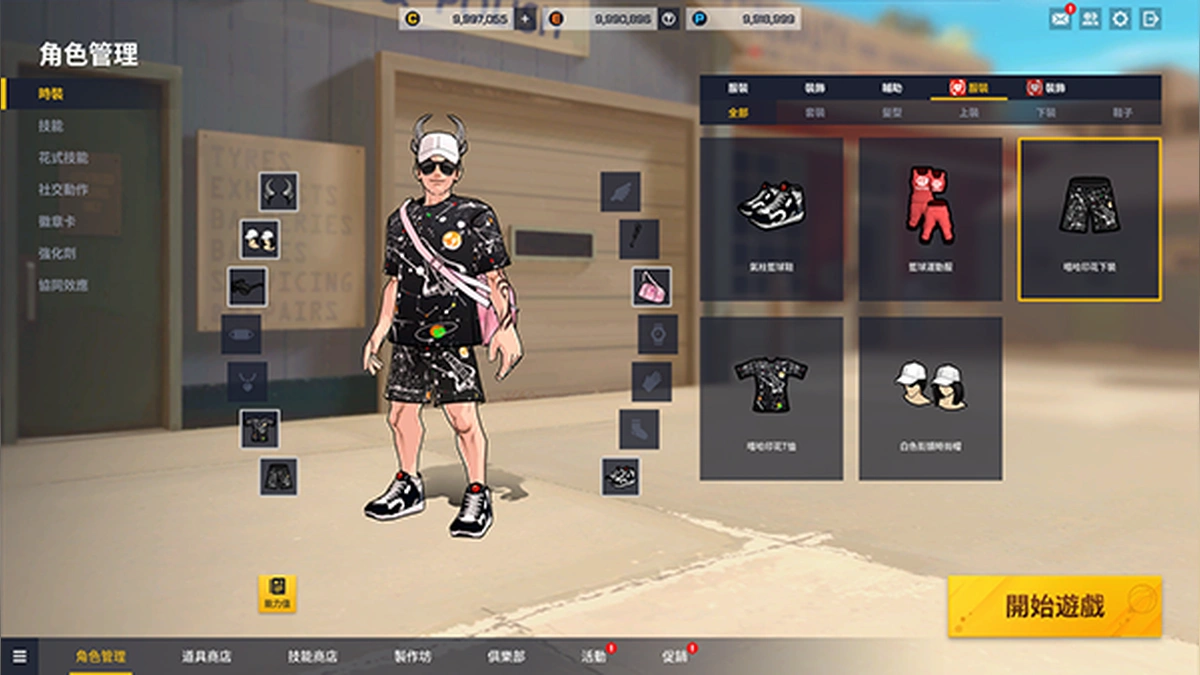
Task: Choose the red basketball sportswear set
Action: coord(930,219)
